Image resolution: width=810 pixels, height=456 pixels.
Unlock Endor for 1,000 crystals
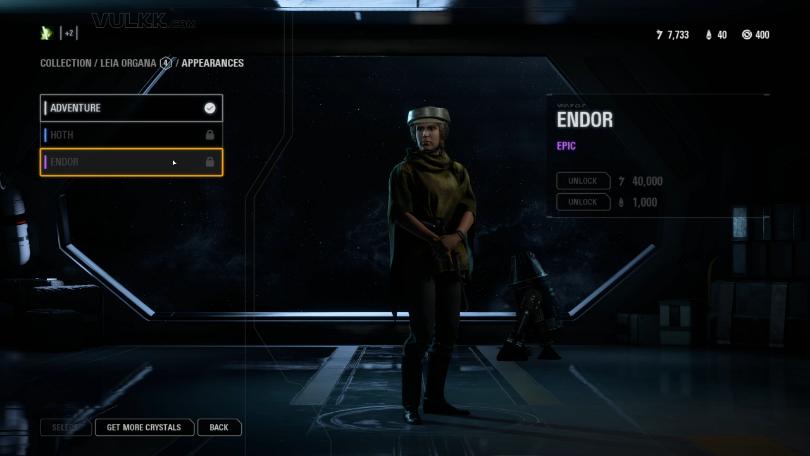[x=583, y=202]
